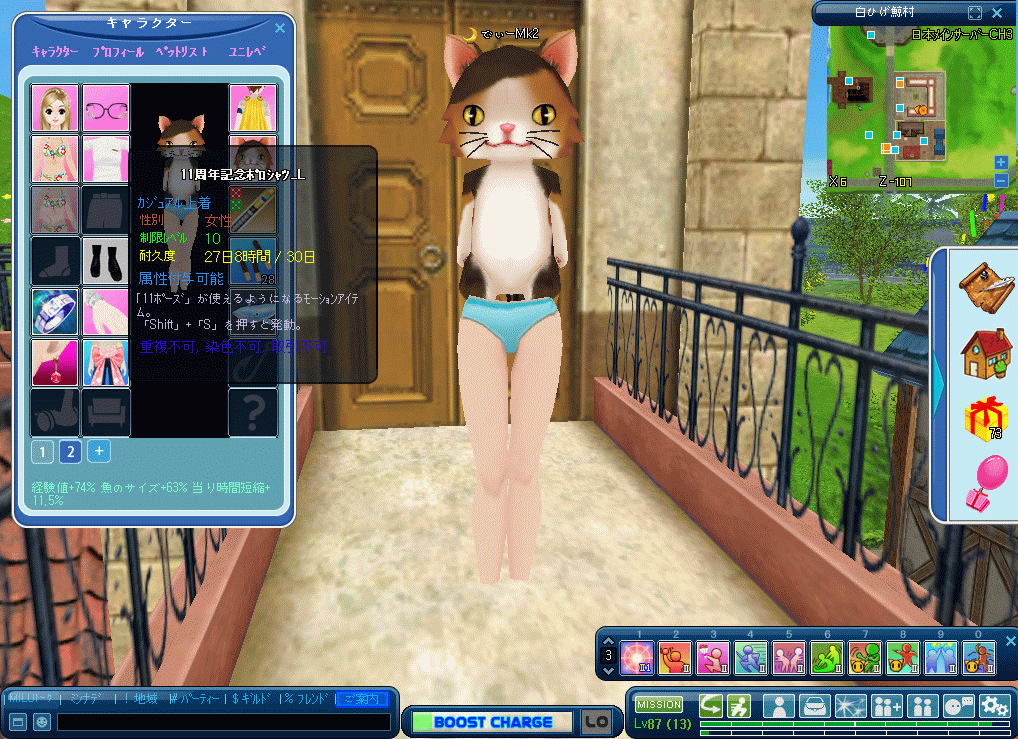Screen dimensions: 1018x739
Task: Open the house icon in side panel
Action: 984,352
